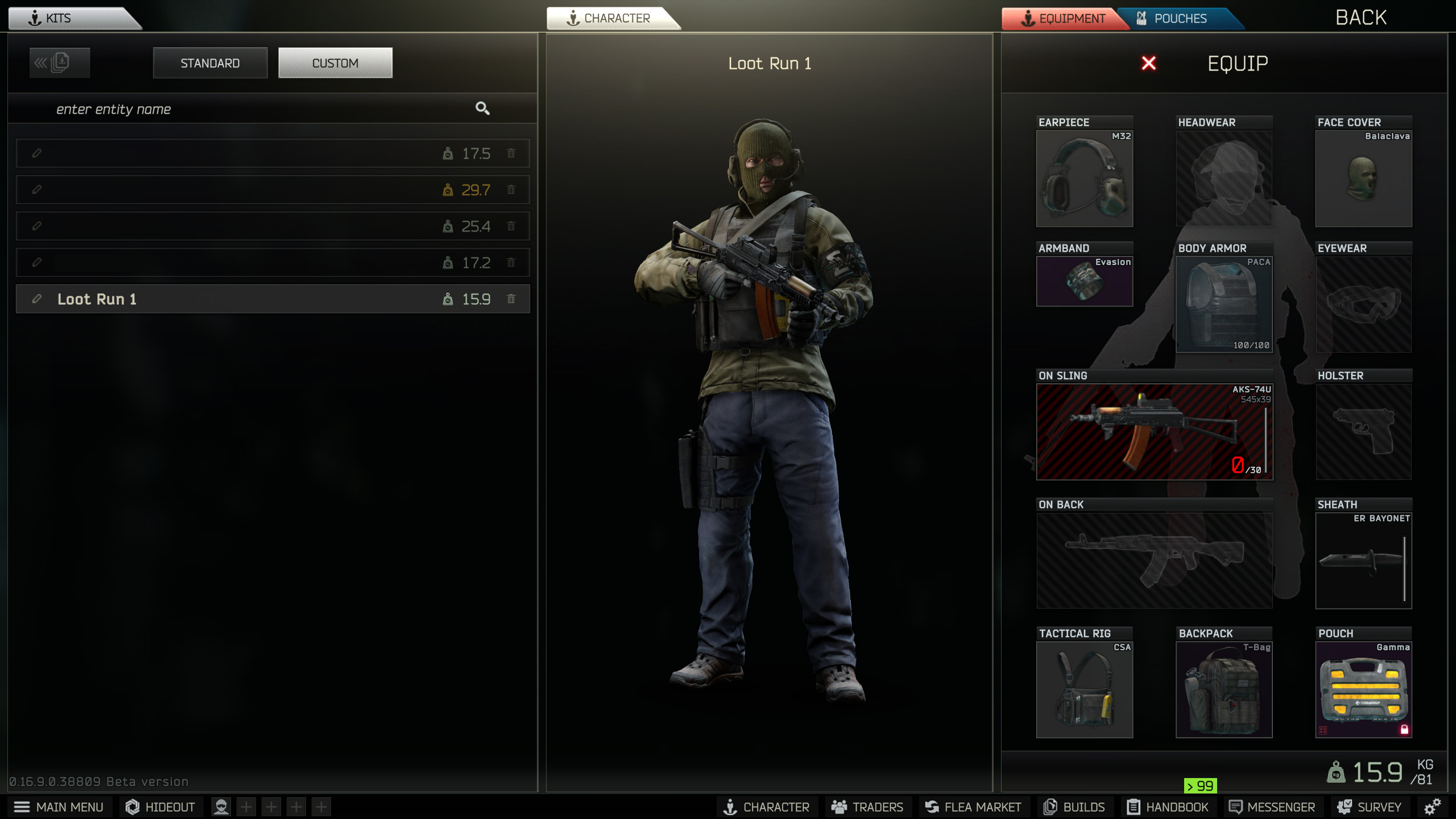Image resolution: width=1456 pixels, height=819 pixels.
Task: Switch to the Equipment tab
Action: (1062, 19)
